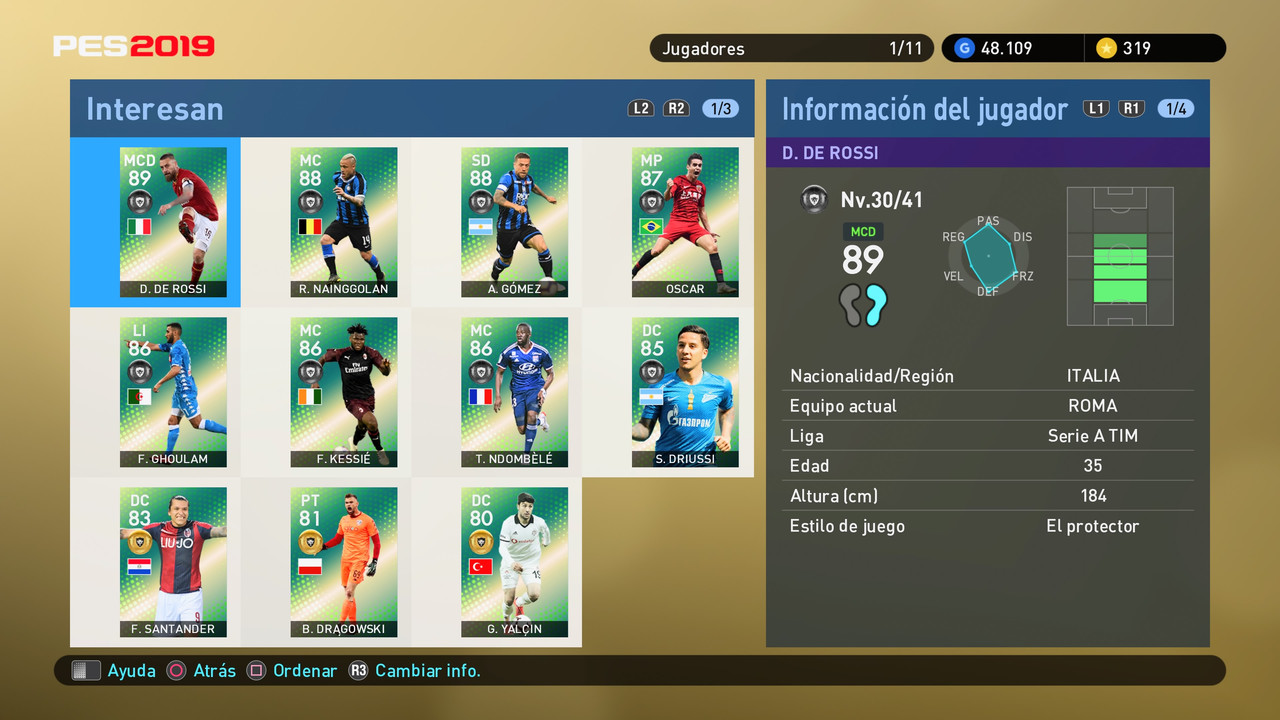Select T. Ndombélé's player card
The height and width of the screenshot is (720, 1280).
(x=514, y=392)
